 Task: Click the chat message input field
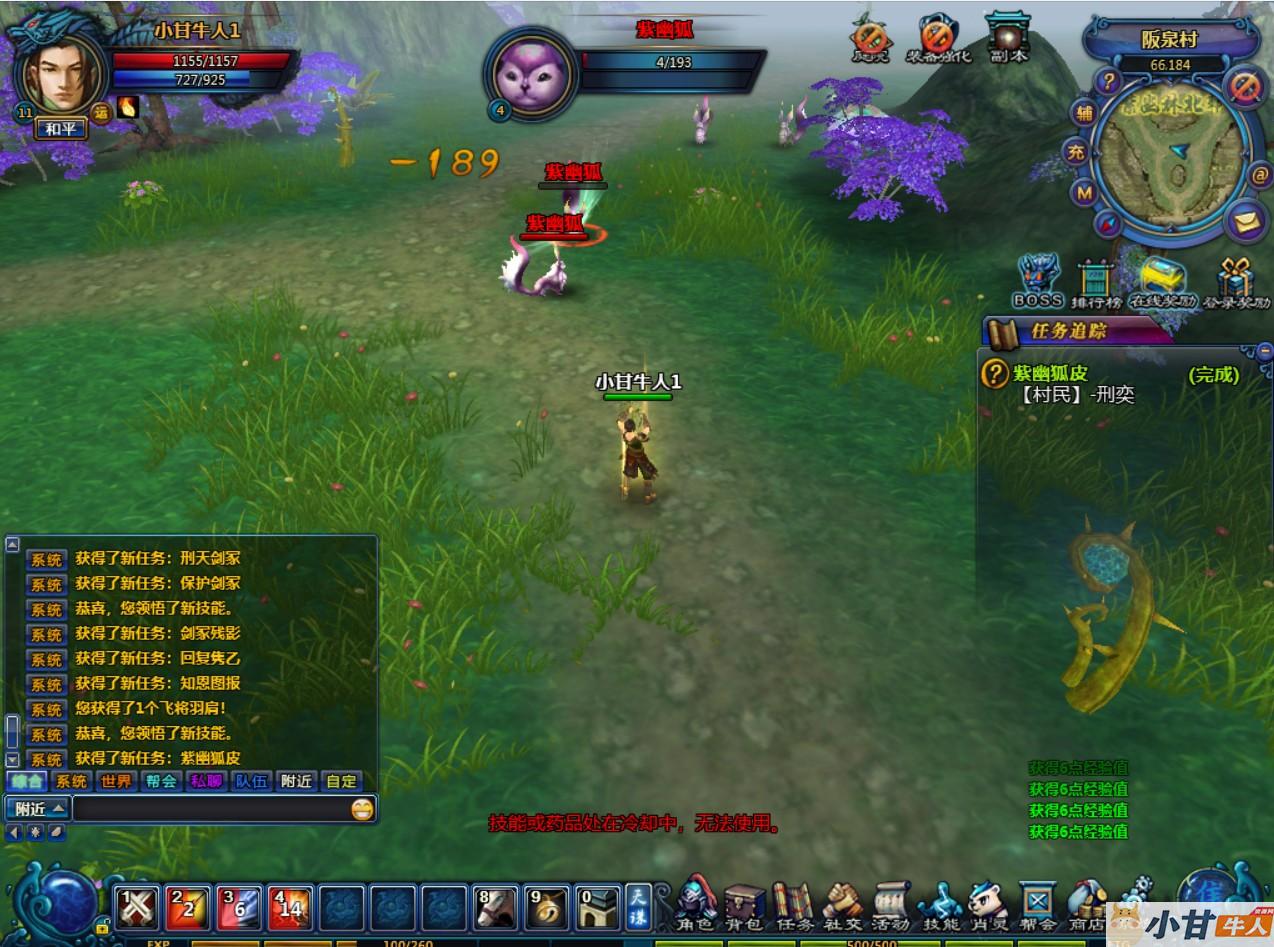pos(210,808)
